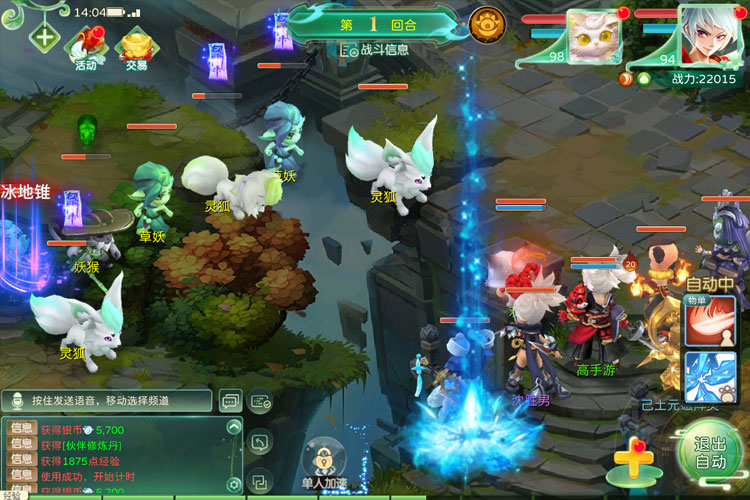Click the card-with-checkmark round button
The width and height of the screenshot is (750, 500).
click(260, 401)
